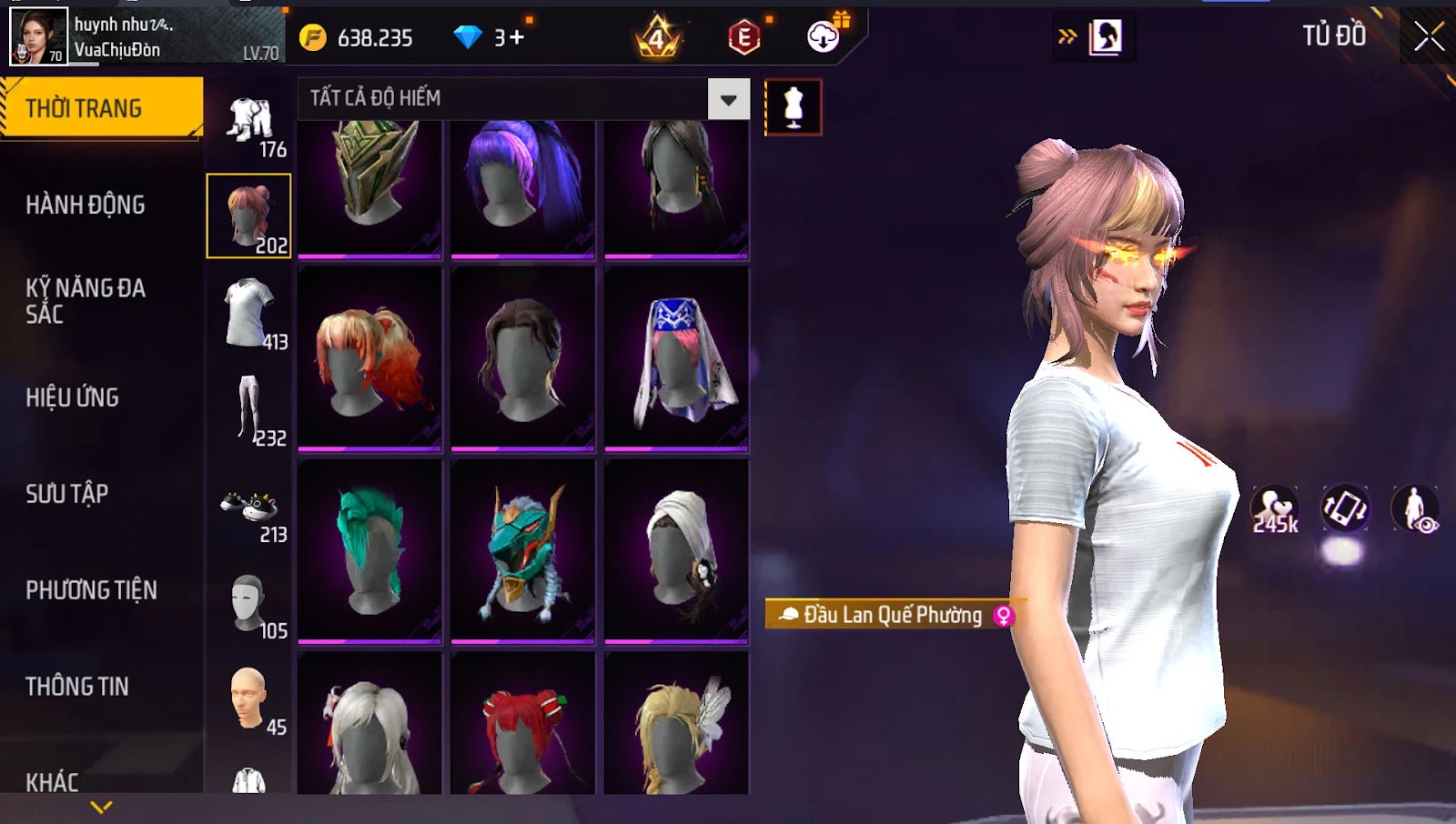Pick the green dragon mask headpiece
1456x824 pixels.
pos(522,550)
